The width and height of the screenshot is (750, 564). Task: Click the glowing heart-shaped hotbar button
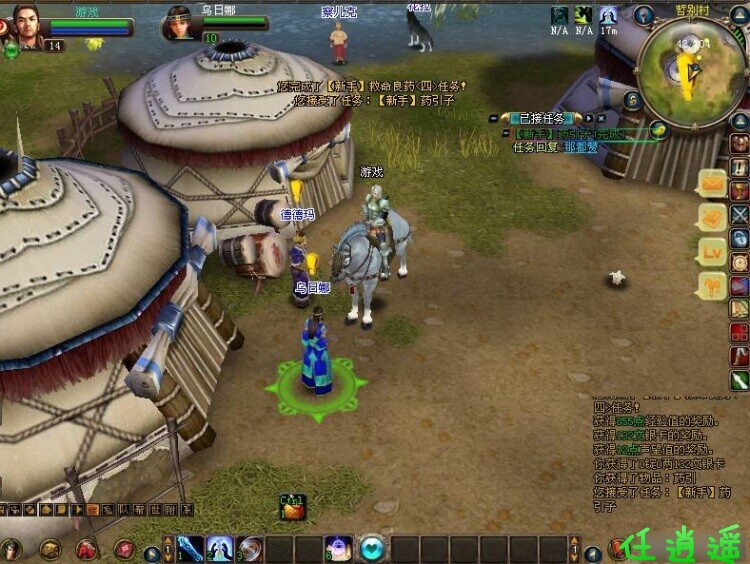pos(372,548)
